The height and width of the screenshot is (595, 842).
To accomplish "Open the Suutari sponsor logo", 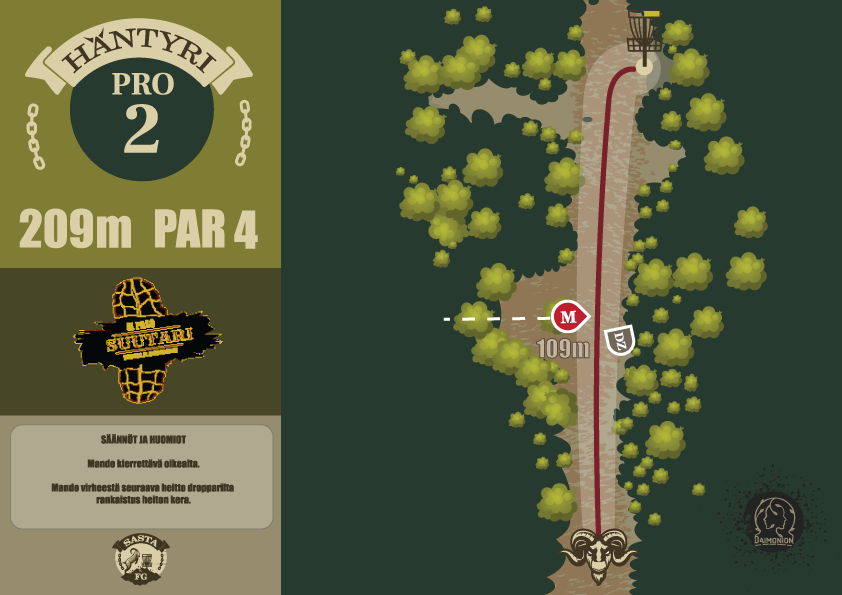I will click(146, 342).
